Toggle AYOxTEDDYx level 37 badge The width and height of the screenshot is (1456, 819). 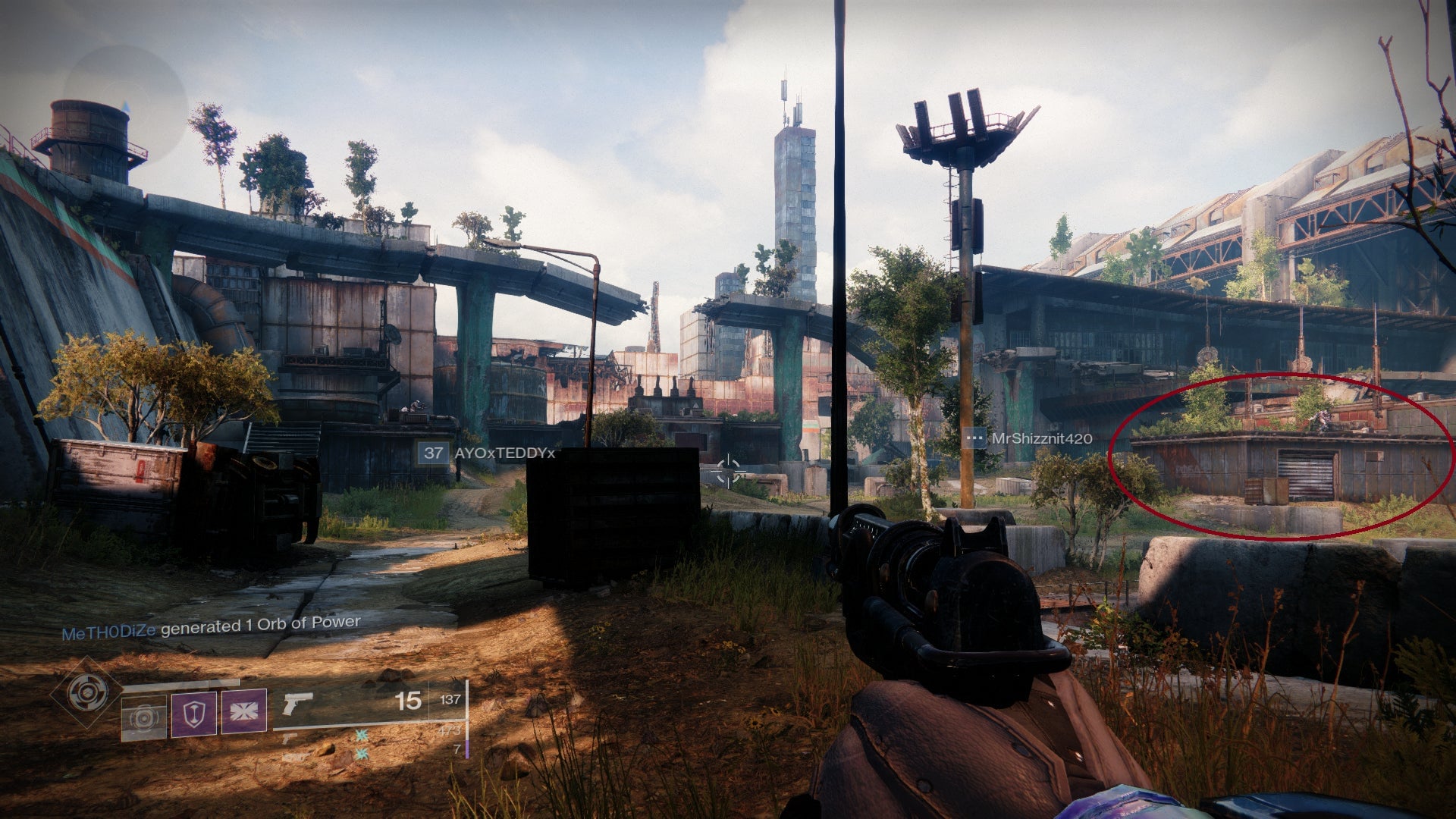435,453
